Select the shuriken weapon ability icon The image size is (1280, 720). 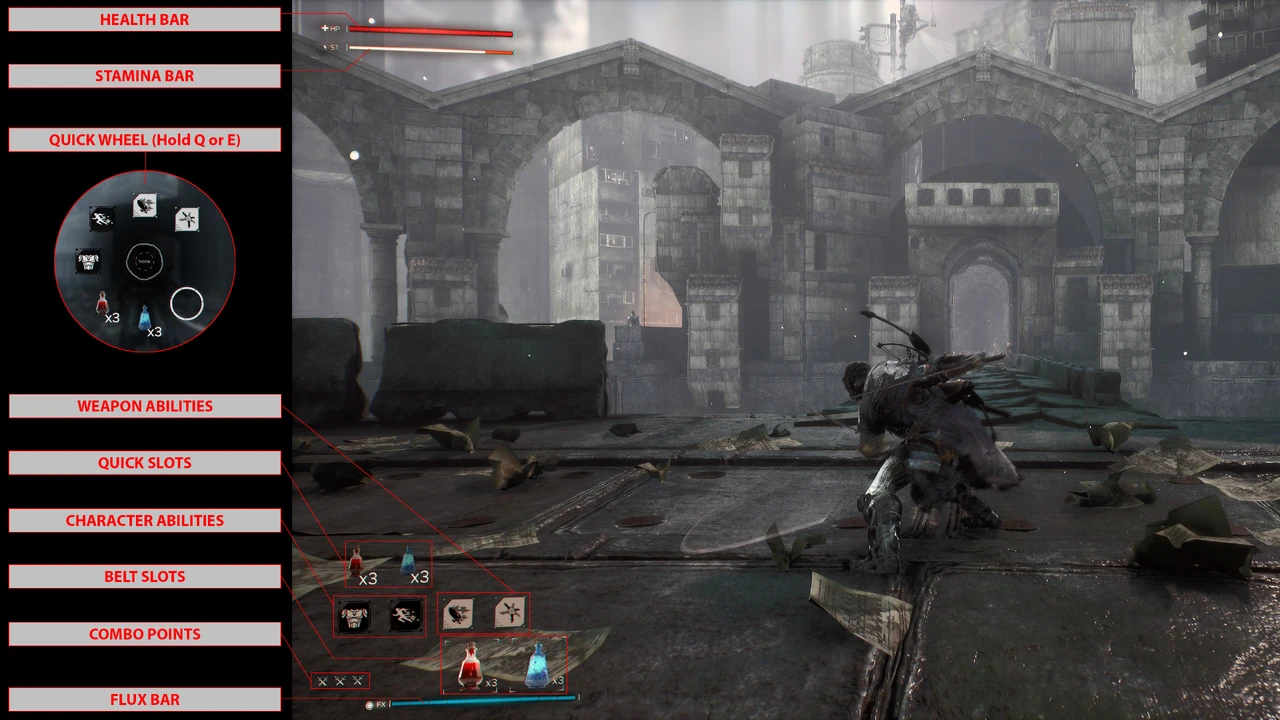click(510, 613)
